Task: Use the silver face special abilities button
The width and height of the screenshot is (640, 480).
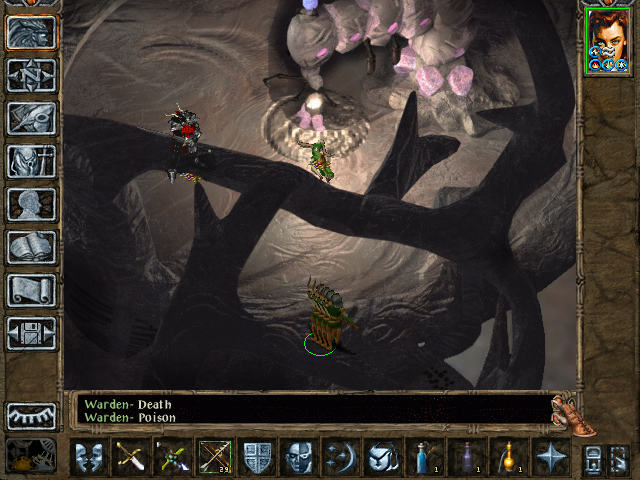Action: 299,457
